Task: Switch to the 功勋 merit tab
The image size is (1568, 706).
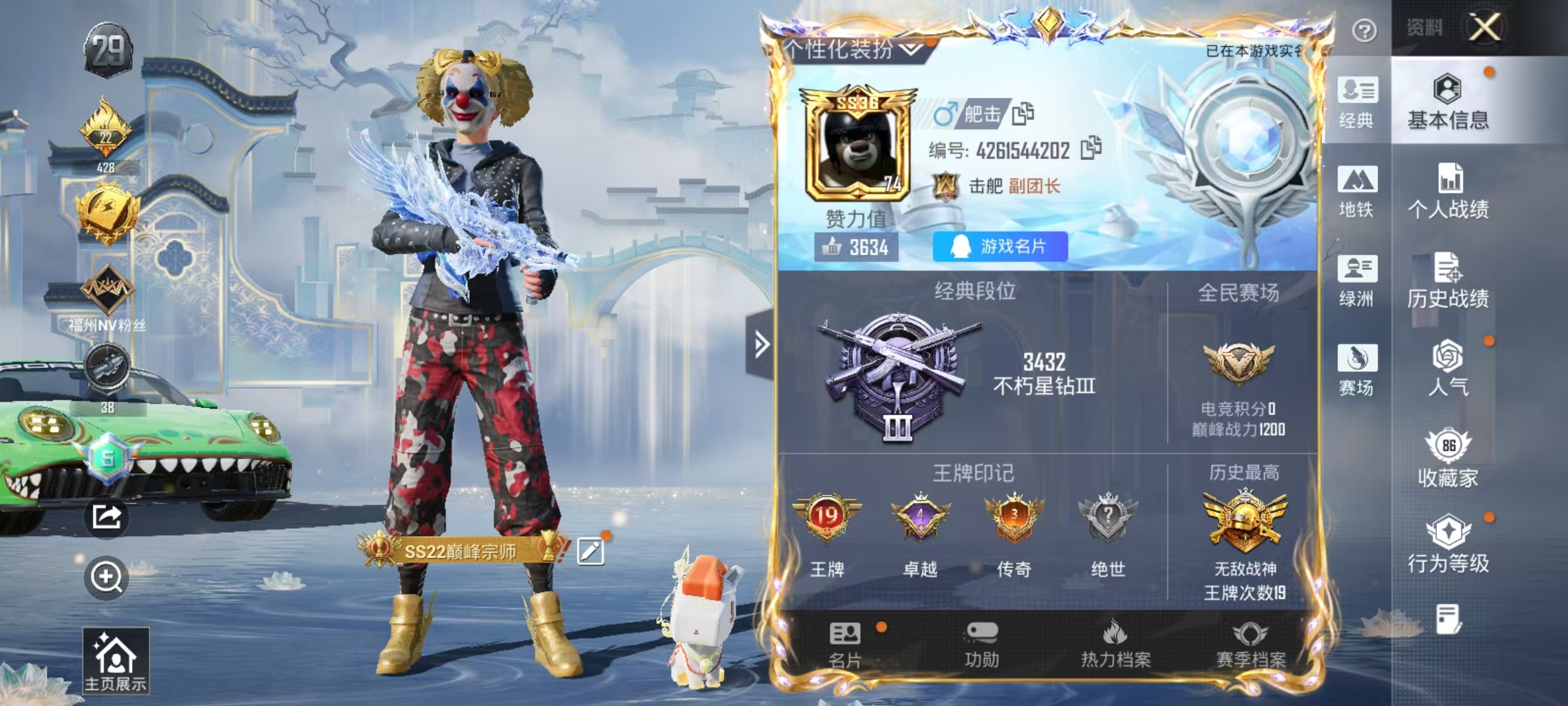Action: tap(981, 645)
